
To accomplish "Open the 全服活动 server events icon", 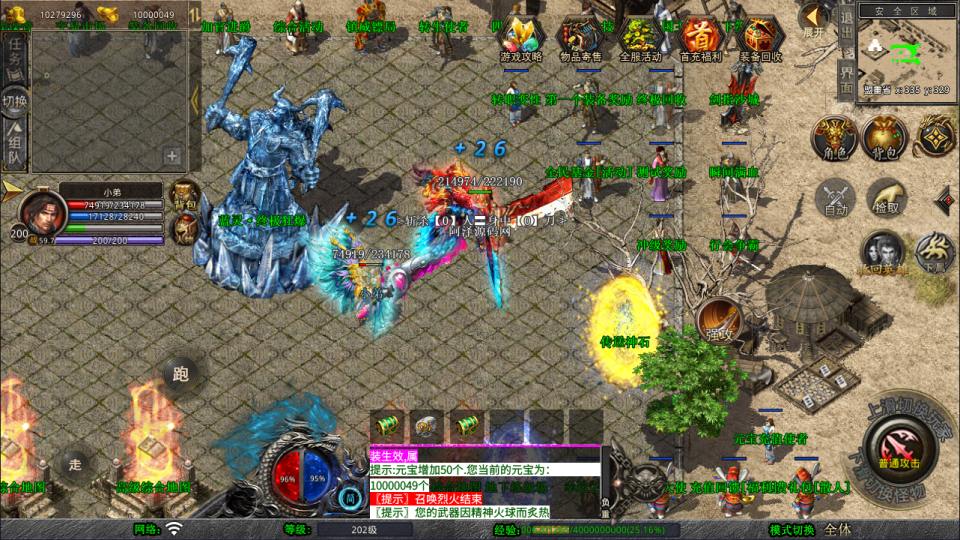I will [x=640, y=39].
